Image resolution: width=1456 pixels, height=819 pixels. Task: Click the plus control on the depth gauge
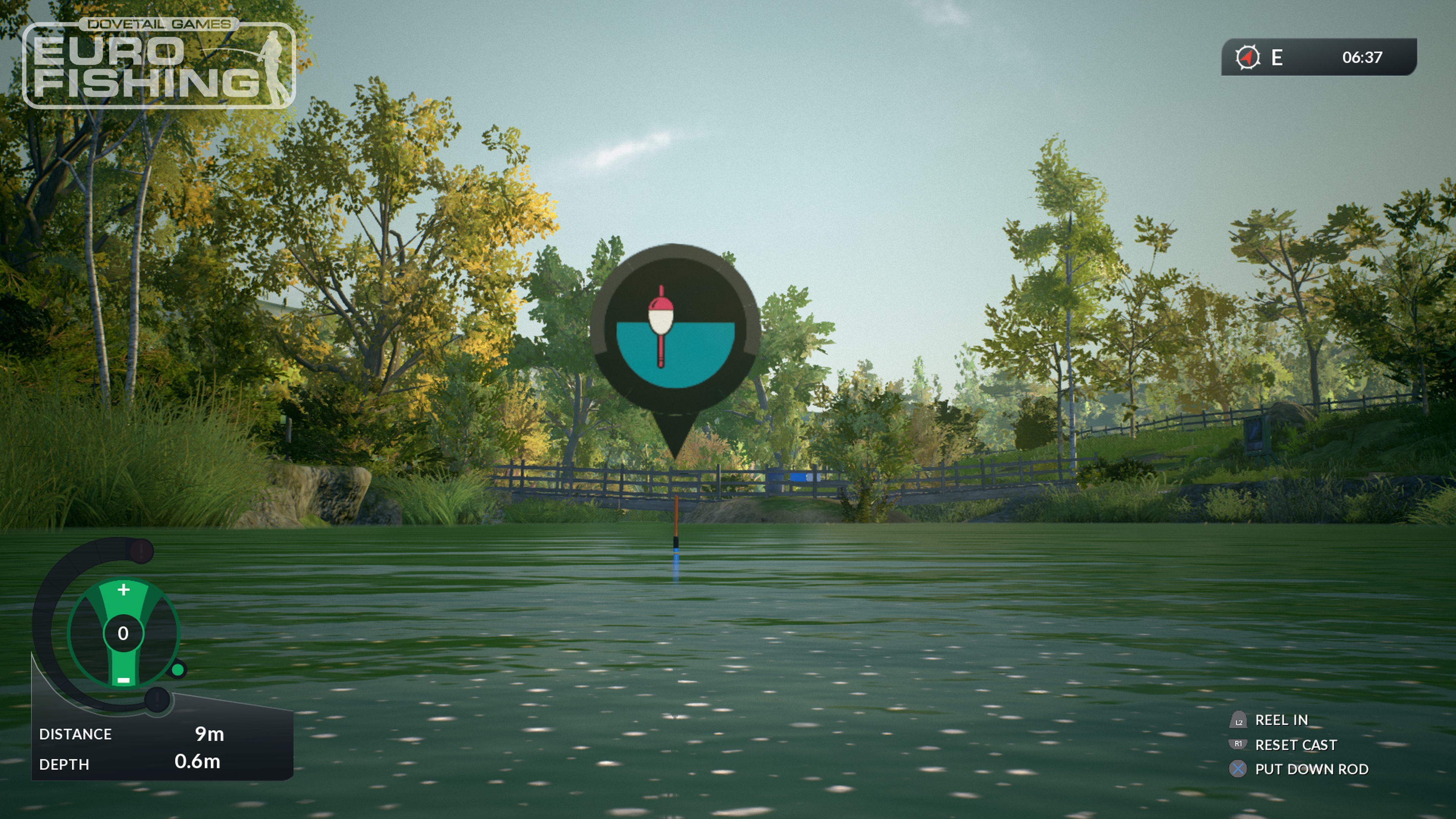pyautogui.click(x=124, y=590)
